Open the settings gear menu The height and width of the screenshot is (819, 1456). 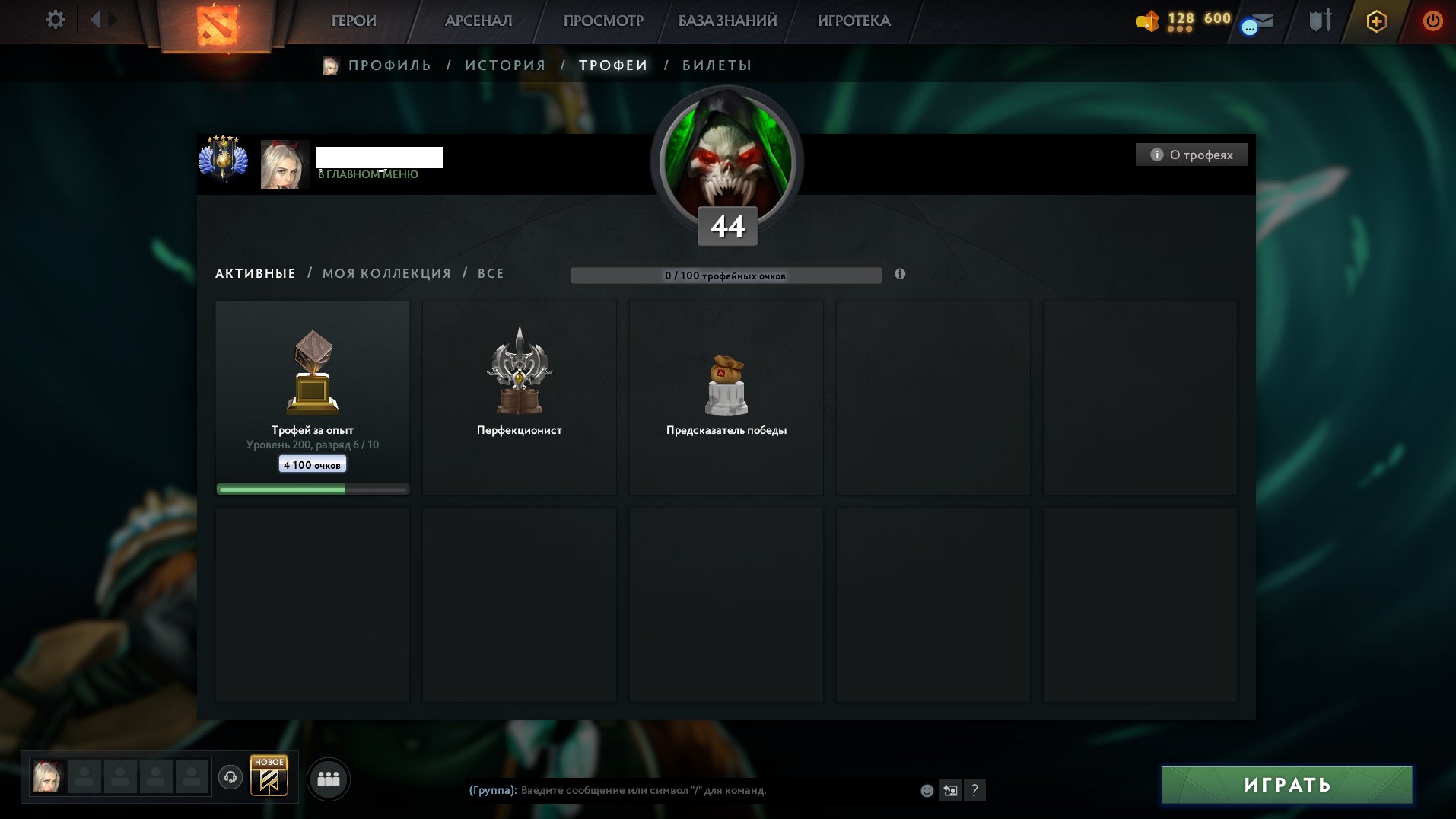tap(56, 20)
